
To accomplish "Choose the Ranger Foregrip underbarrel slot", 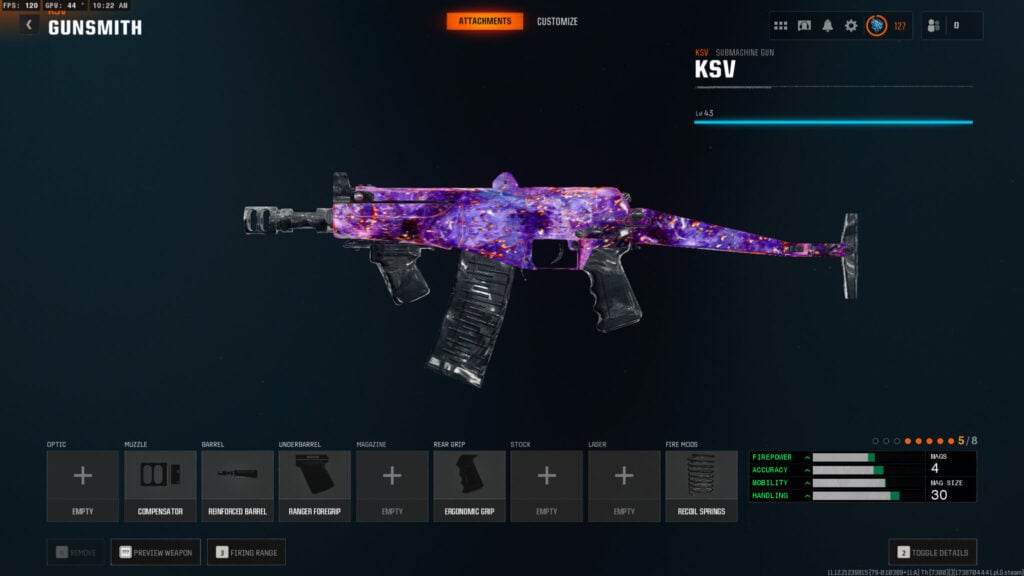I will [x=314, y=485].
